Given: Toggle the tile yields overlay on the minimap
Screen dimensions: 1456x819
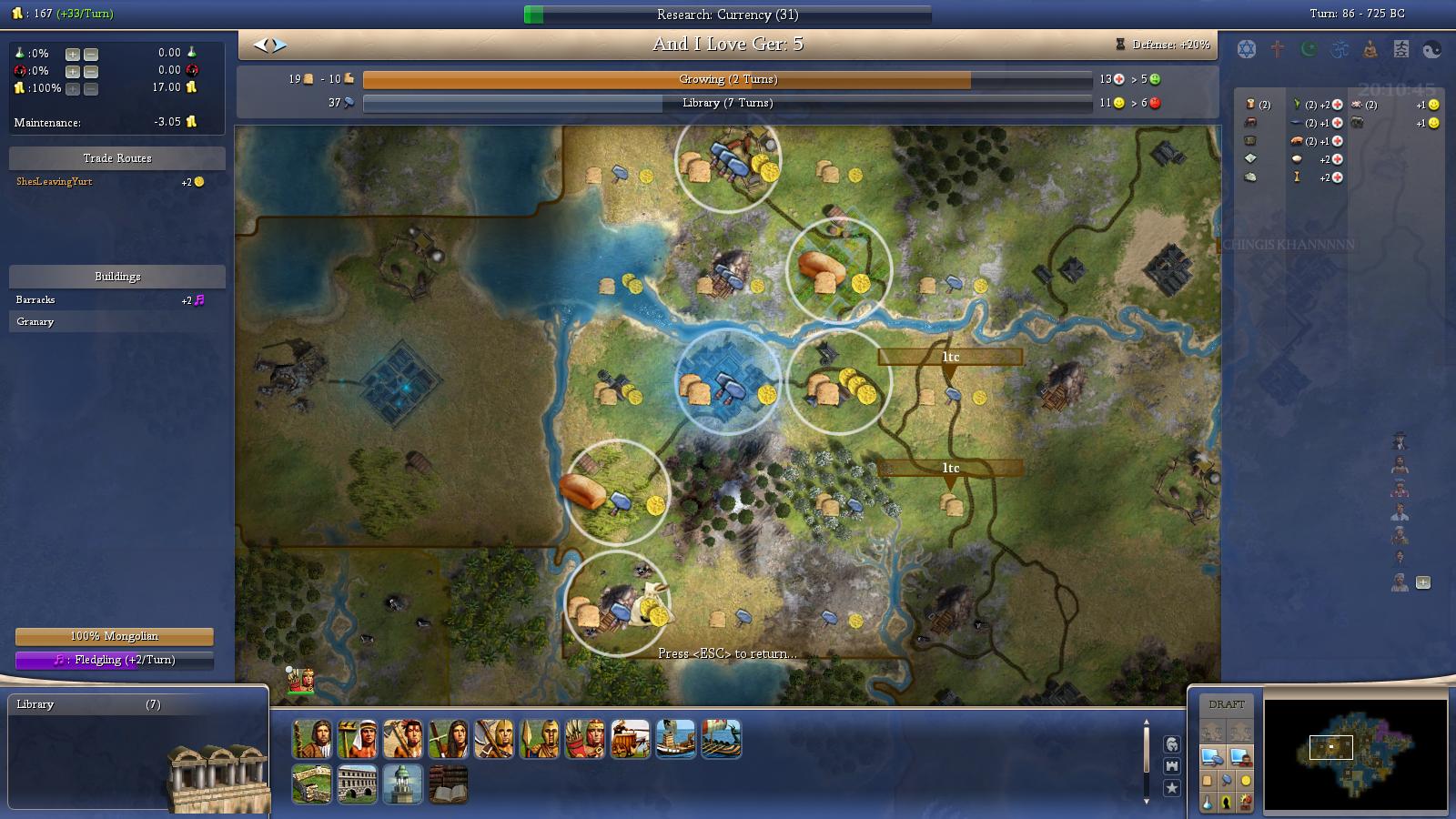Looking at the screenshot, I should [1211, 758].
